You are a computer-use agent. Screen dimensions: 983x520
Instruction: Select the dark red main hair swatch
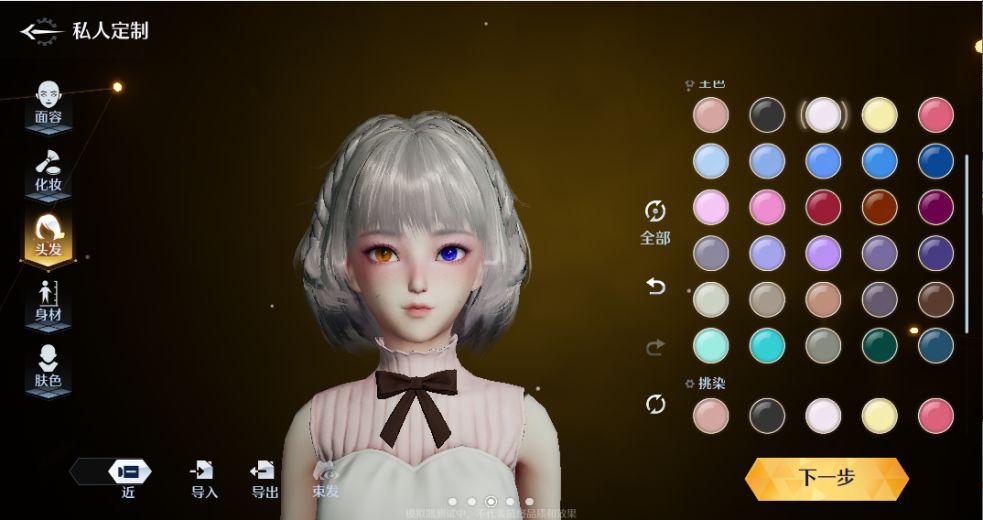pos(823,207)
